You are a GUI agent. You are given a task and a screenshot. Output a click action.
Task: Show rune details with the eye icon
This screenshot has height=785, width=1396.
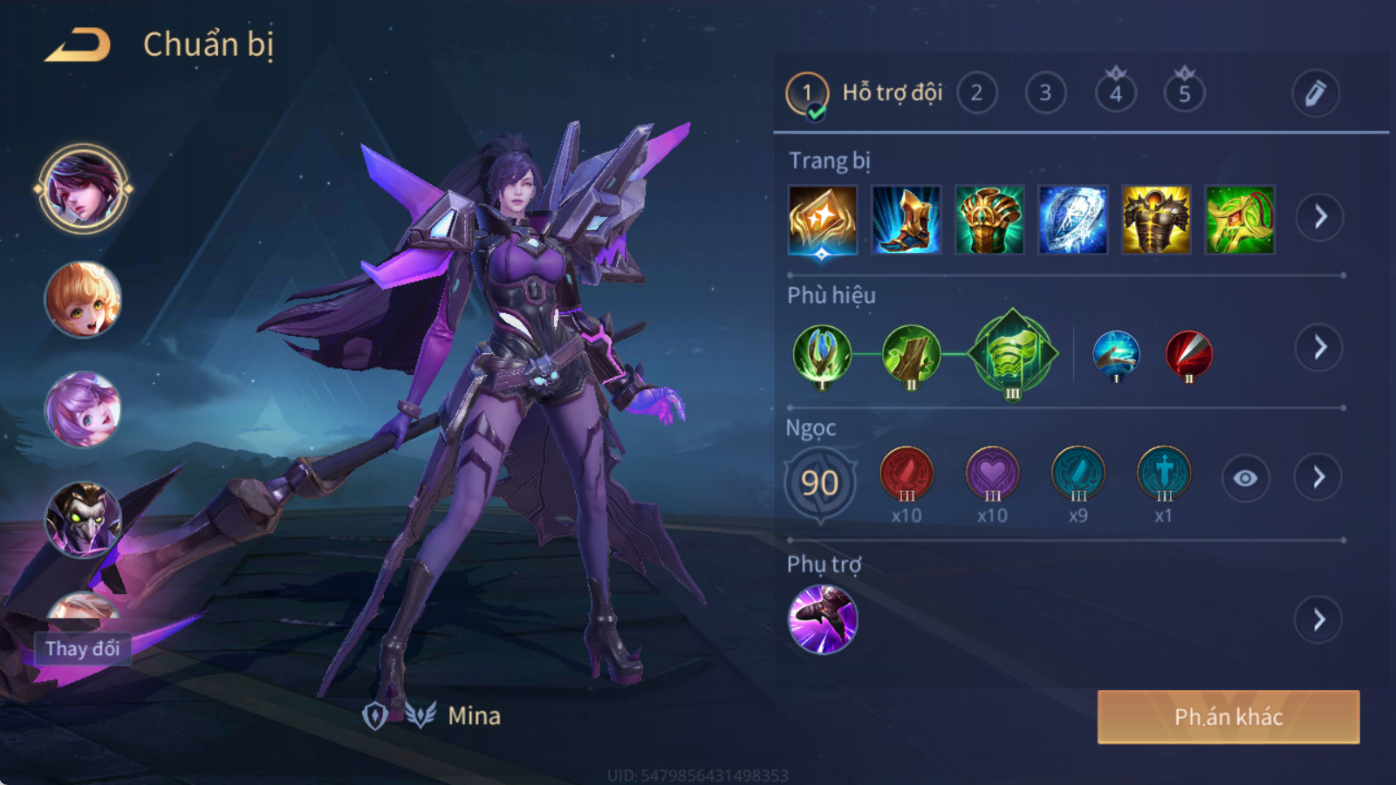pyautogui.click(x=1245, y=479)
